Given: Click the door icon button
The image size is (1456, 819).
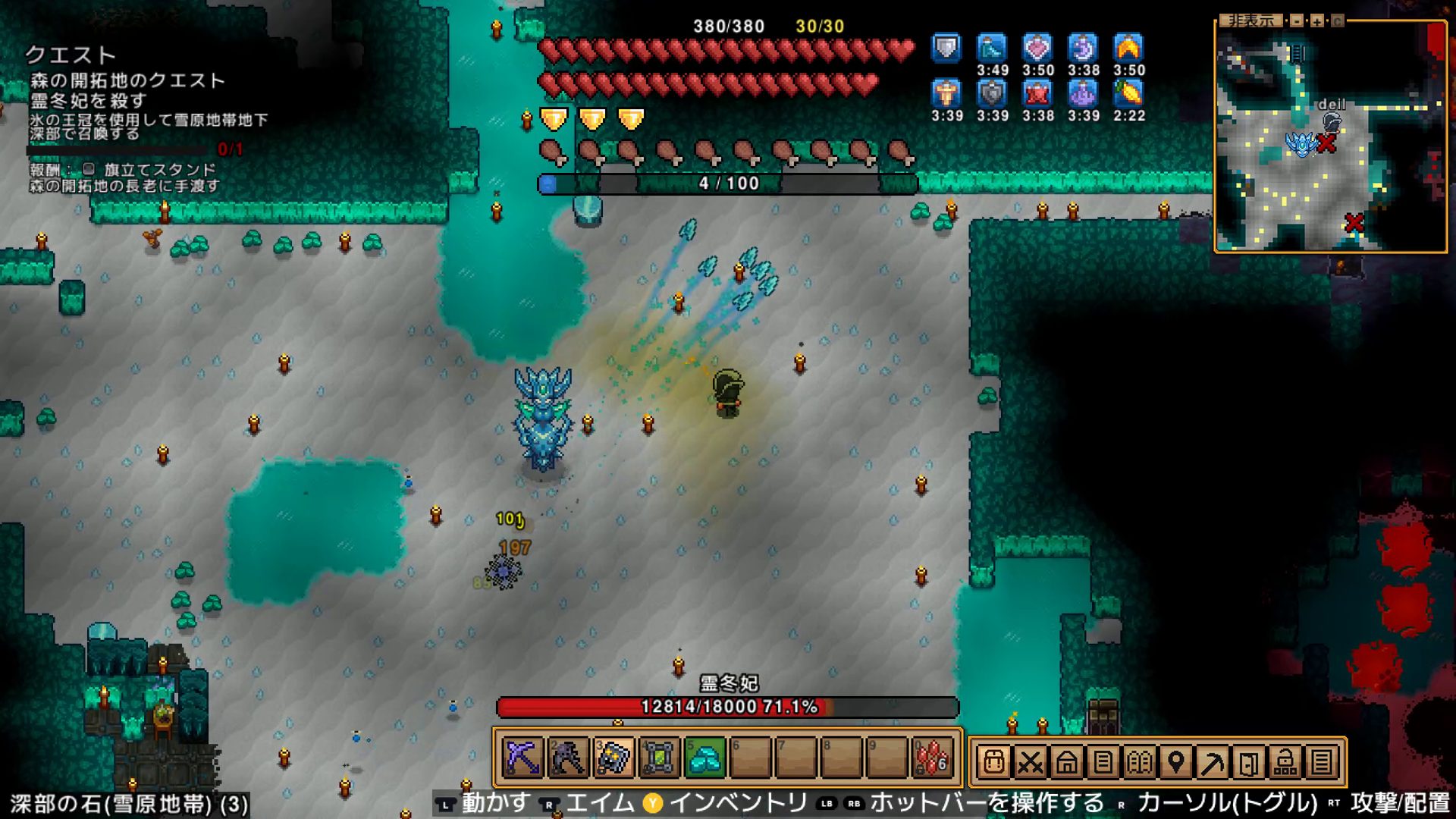Looking at the screenshot, I should click(x=1248, y=761).
